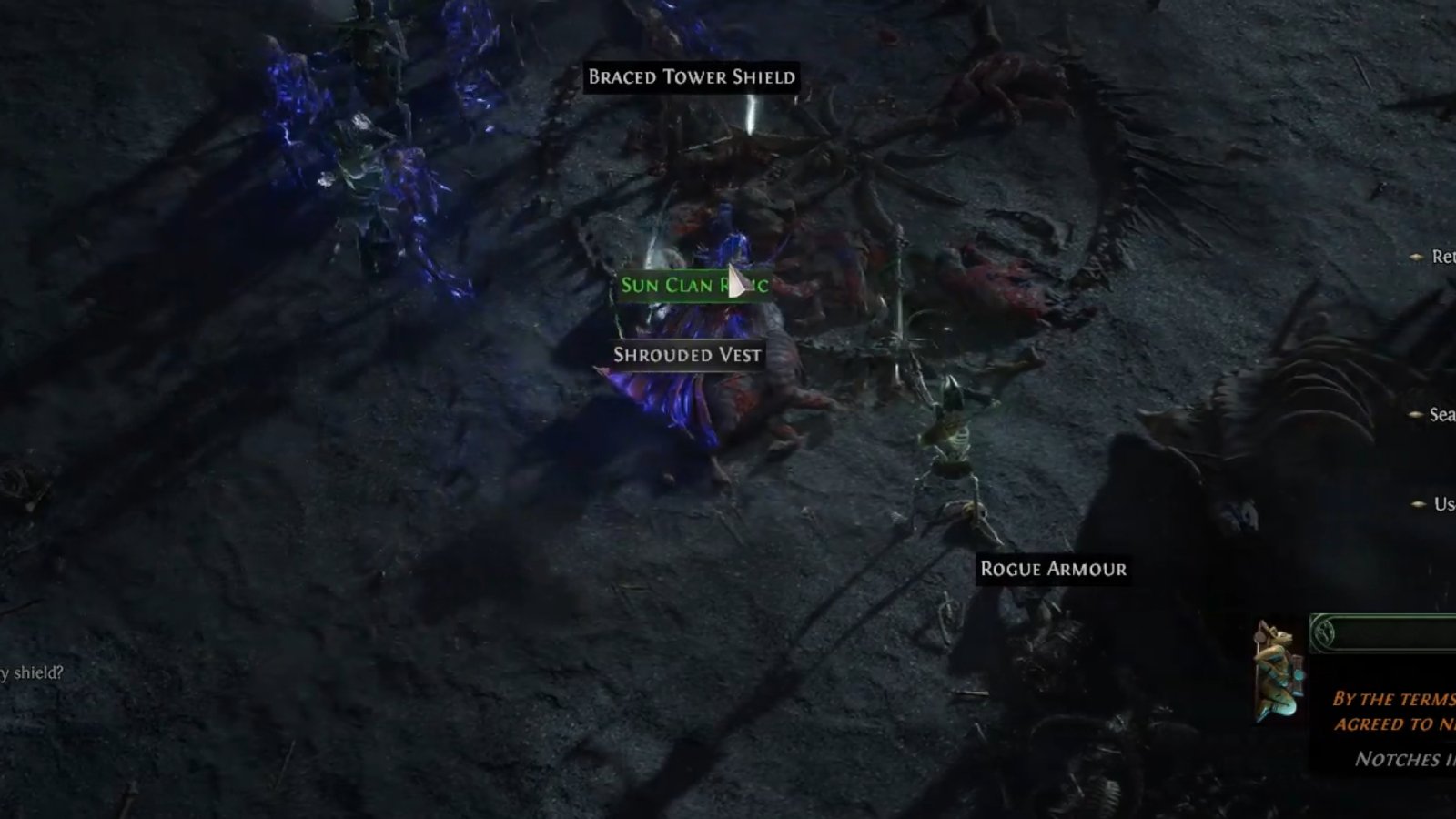
Task: Click the relic character artwork thumbnail
Action: point(1279,673)
